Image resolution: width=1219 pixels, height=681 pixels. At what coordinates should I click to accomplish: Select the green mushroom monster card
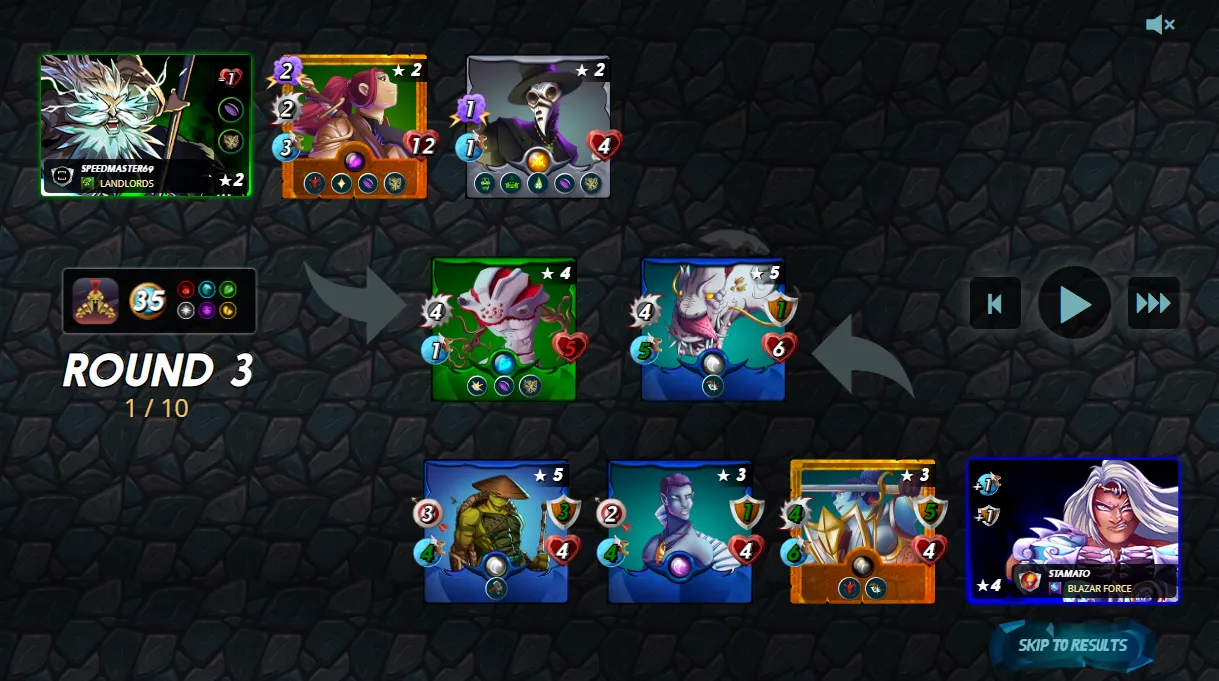click(504, 329)
